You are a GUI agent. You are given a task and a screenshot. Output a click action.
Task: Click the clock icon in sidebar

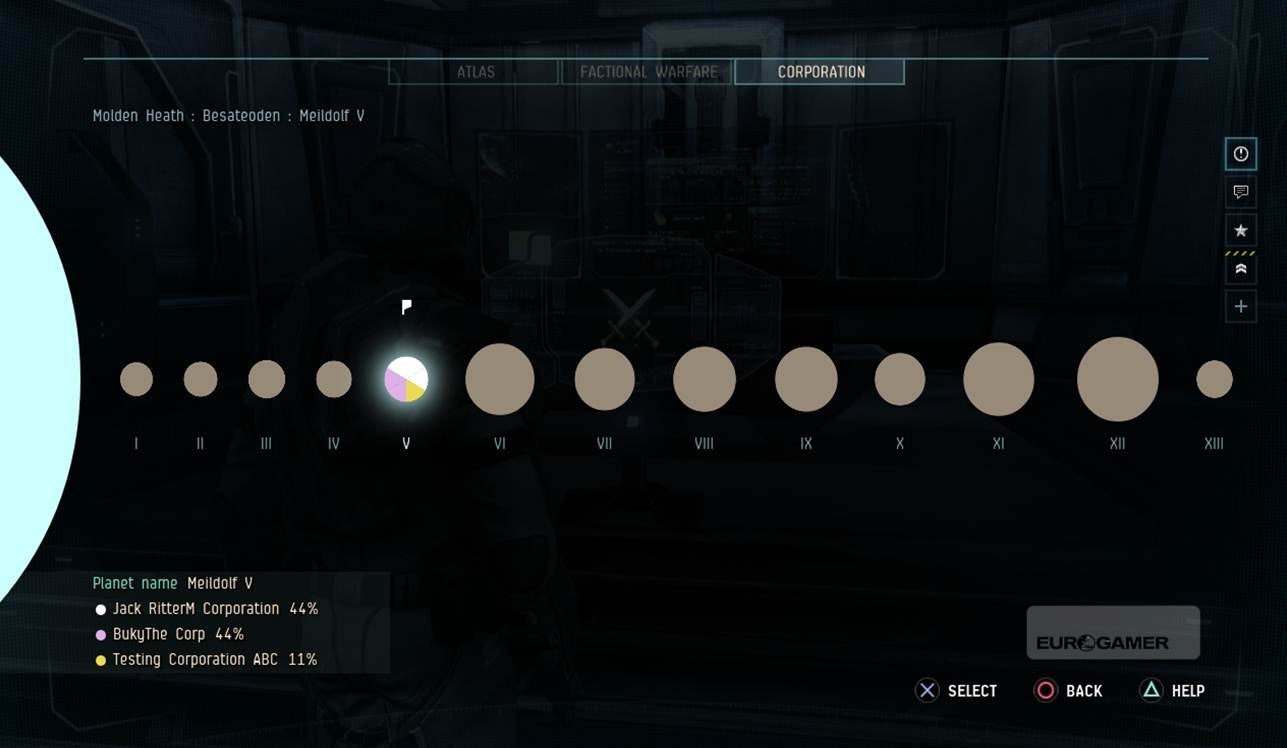pyautogui.click(x=1241, y=154)
